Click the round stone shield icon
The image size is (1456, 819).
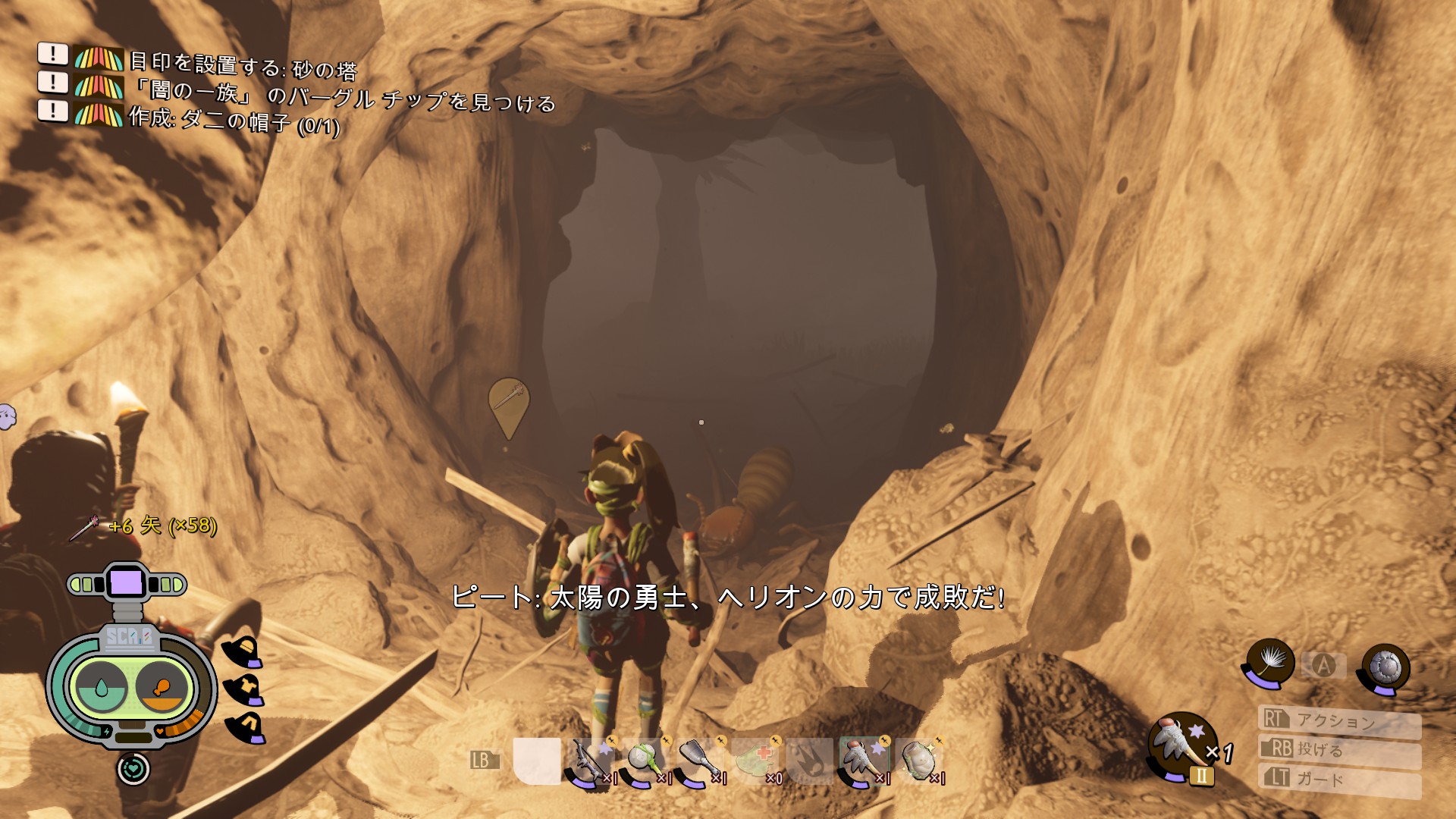(1385, 667)
